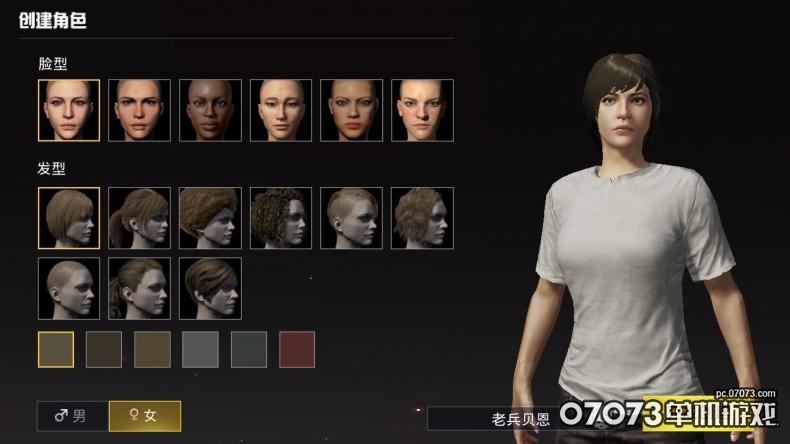Click the character name field 老兵贝恩
Screen dimensions: 790x444
click(490, 418)
